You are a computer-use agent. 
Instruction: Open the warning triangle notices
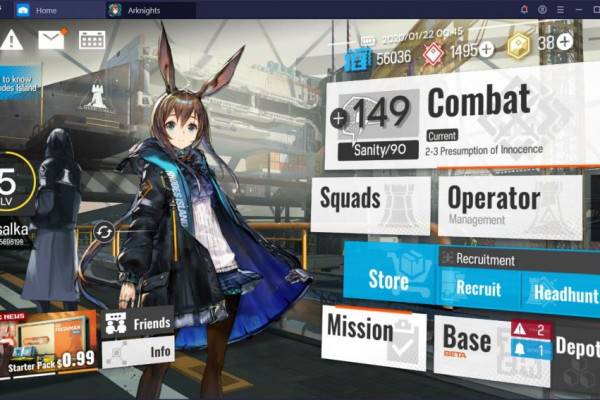[12, 40]
